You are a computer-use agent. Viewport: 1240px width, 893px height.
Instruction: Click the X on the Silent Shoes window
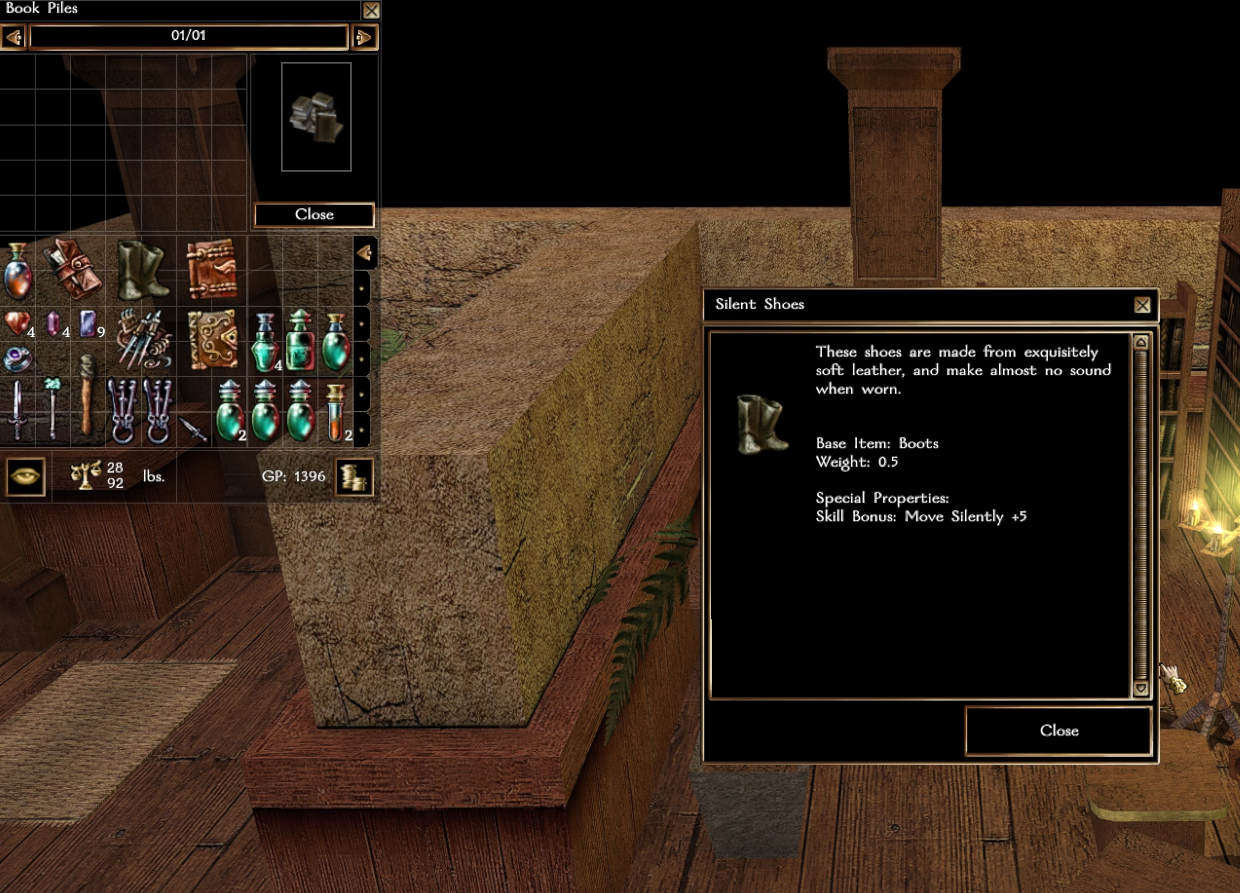(x=1142, y=306)
